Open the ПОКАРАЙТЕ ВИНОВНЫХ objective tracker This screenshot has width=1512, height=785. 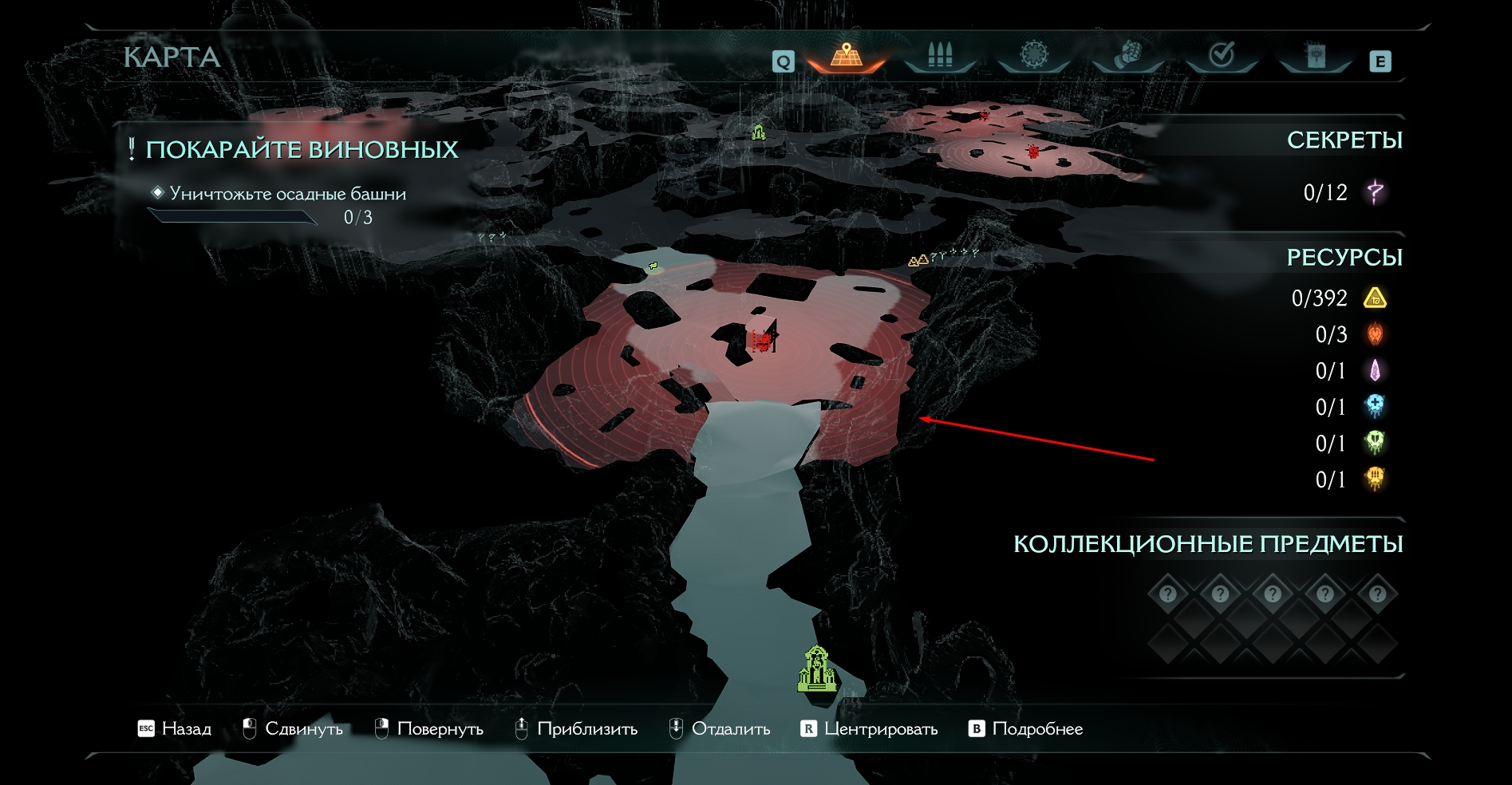pyautogui.click(x=302, y=150)
